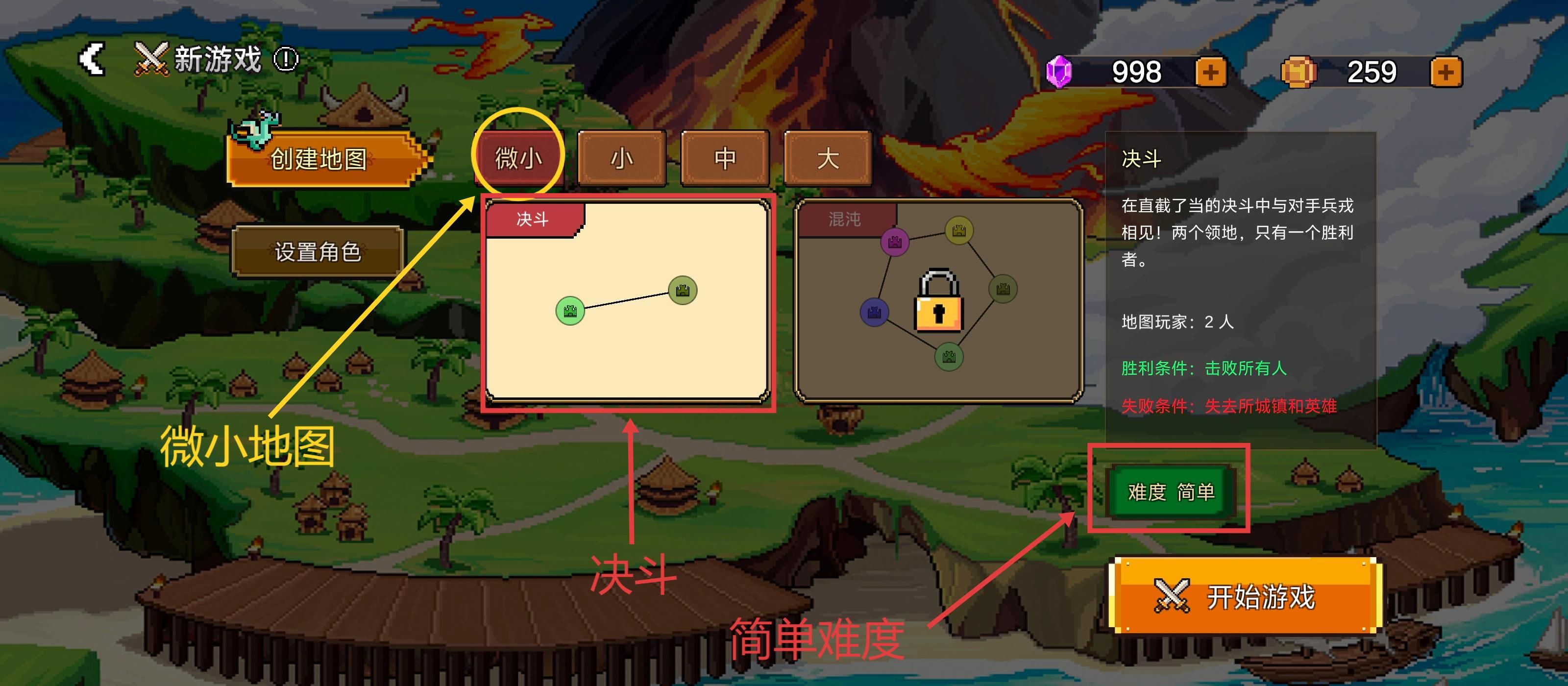Image resolution: width=1568 pixels, height=686 pixels.
Task: Click the plus button next to the gem count
Action: point(1210,72)
